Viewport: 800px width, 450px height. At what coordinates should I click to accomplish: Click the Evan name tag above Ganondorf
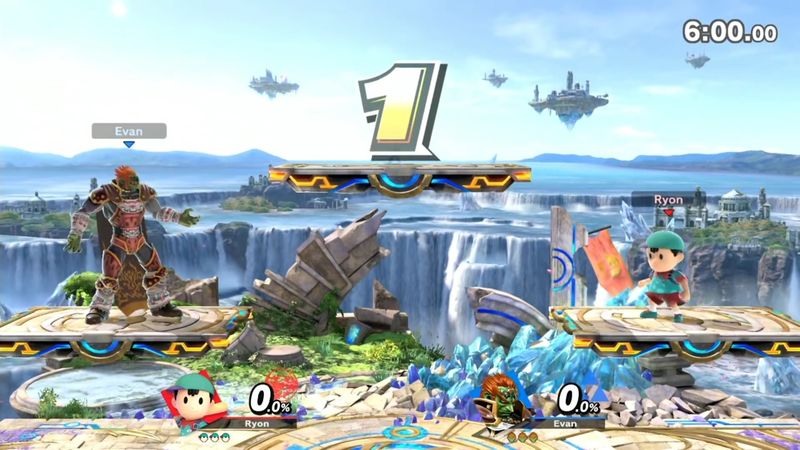tap(129, 130)
